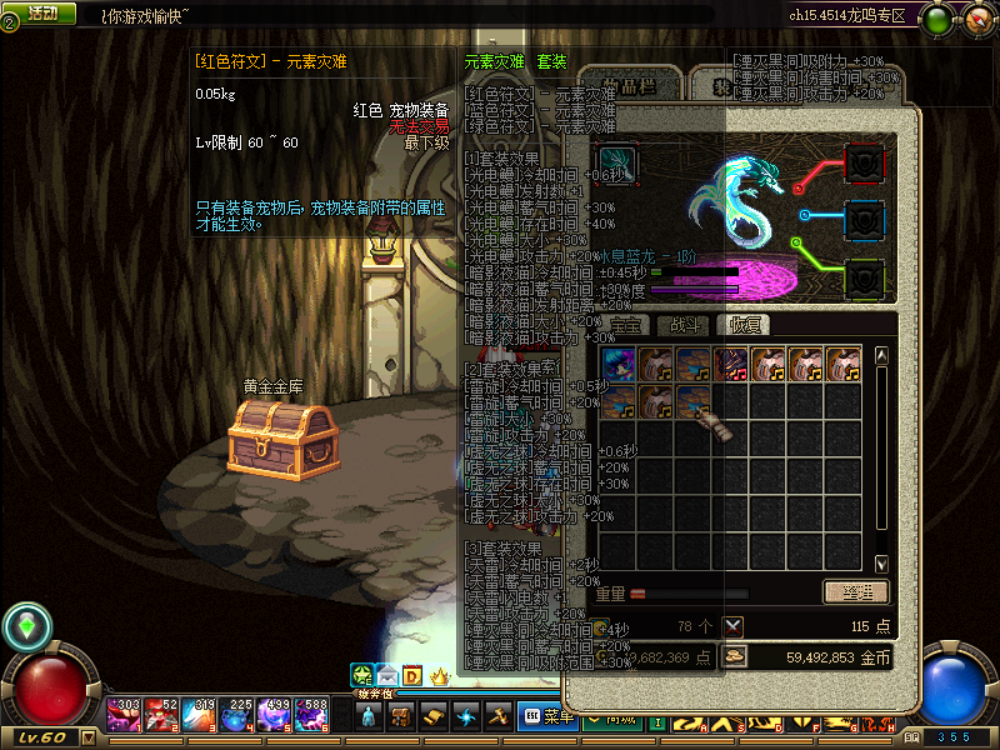Open the envelope mail icon

[387, 677]
